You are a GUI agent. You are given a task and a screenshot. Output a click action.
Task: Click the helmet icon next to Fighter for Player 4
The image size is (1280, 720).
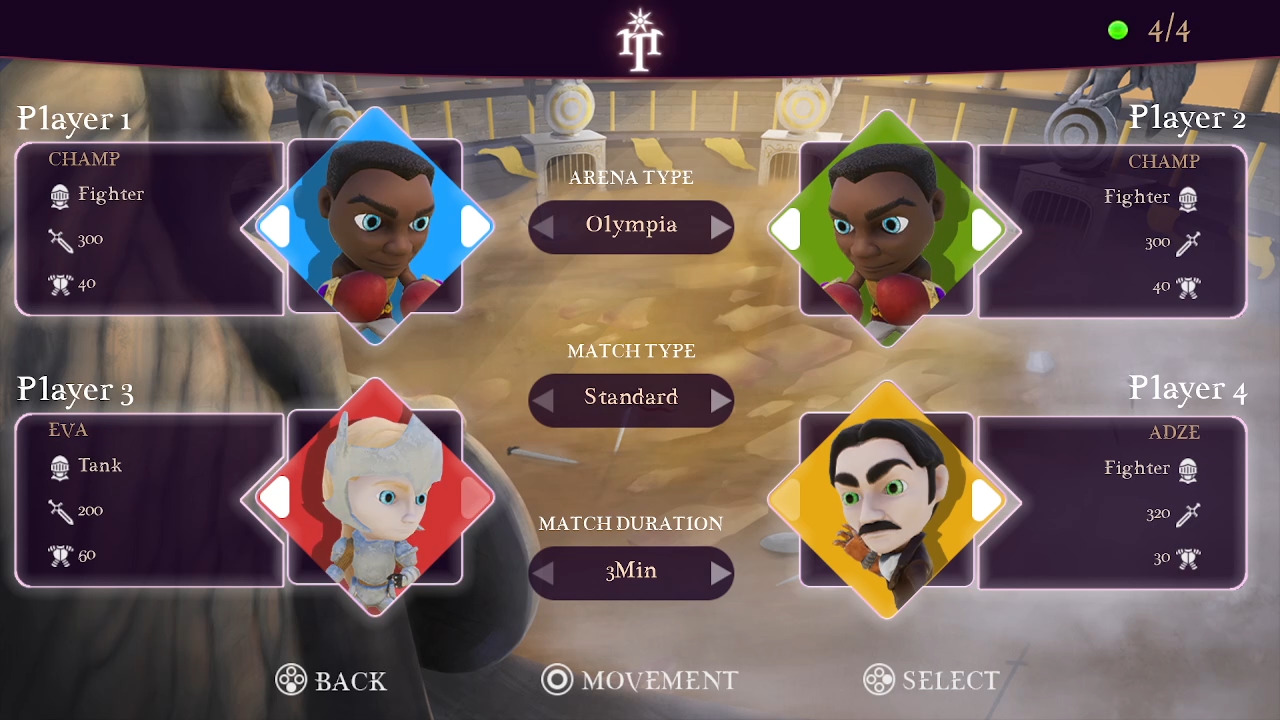coord(1189,469)
